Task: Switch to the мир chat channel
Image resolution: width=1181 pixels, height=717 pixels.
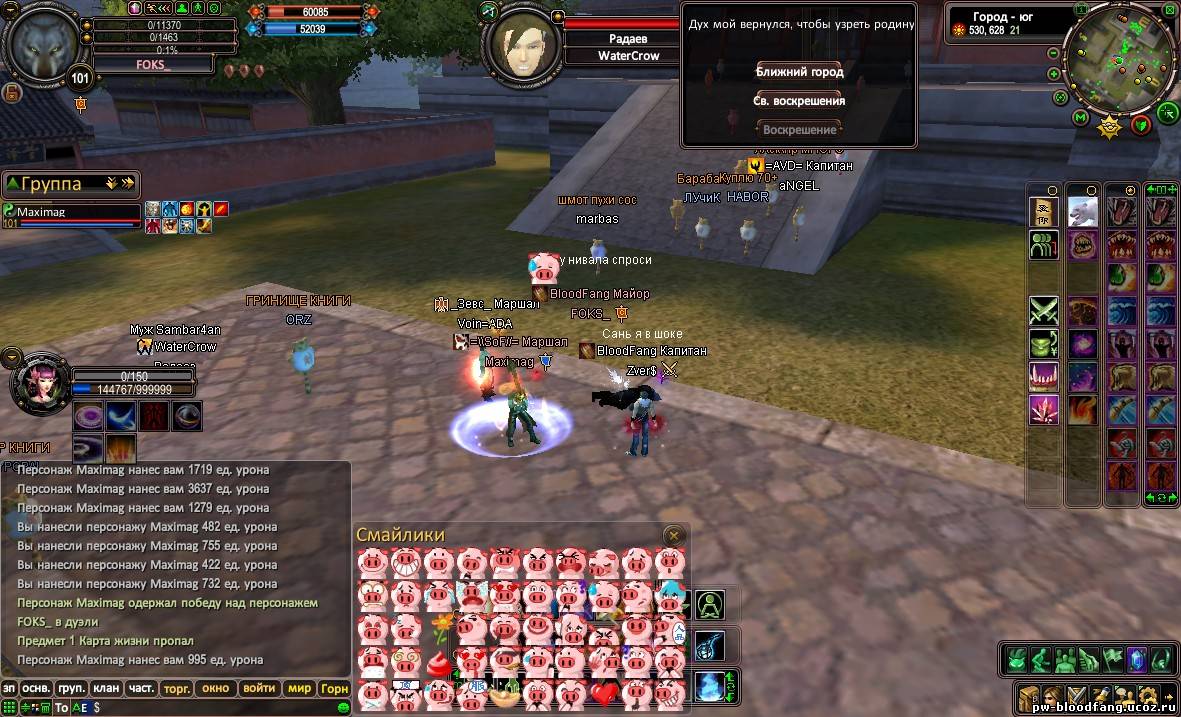Action: point(299,688)
